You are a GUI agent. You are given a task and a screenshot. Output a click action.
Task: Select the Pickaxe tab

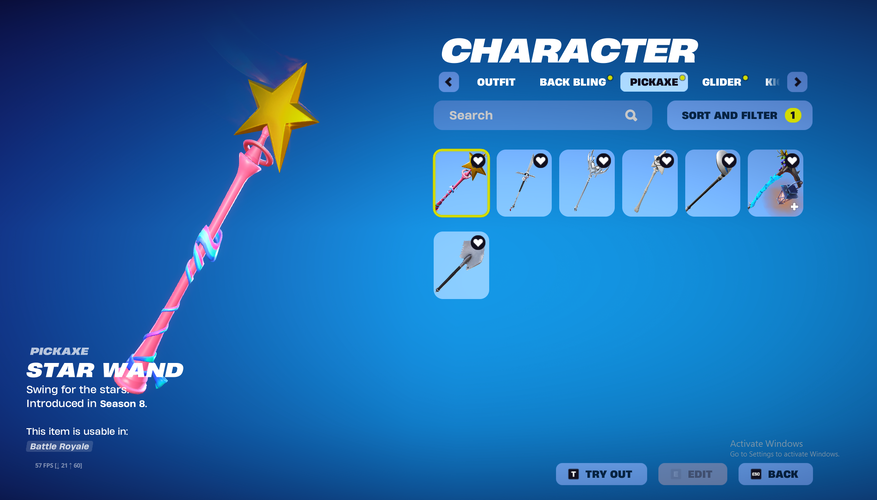click(654, 82)
